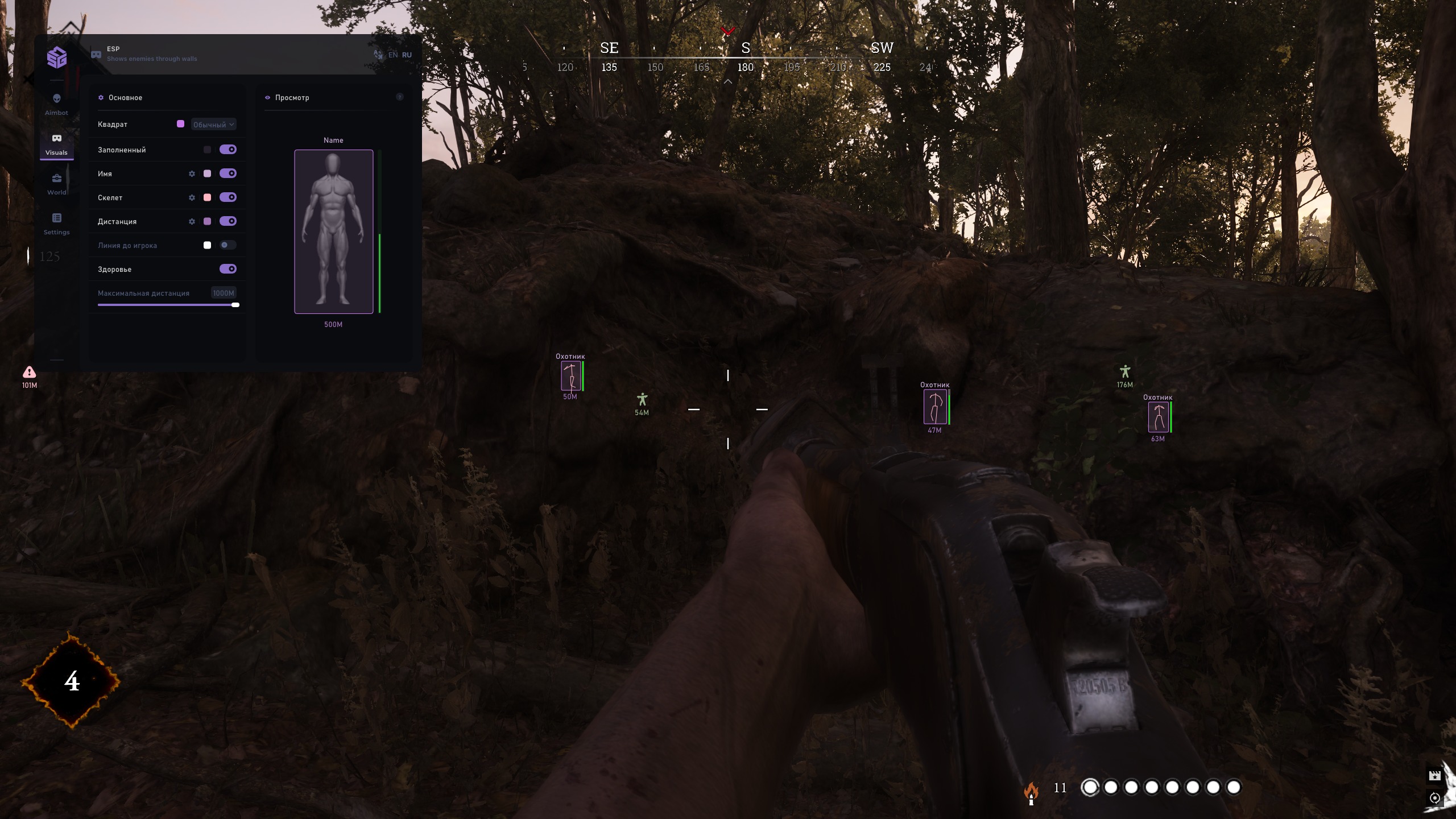Turn off the Здоровье toggle
Image resolution: width=1456 pixels, height=819 pixels.
tap(229, 268)
